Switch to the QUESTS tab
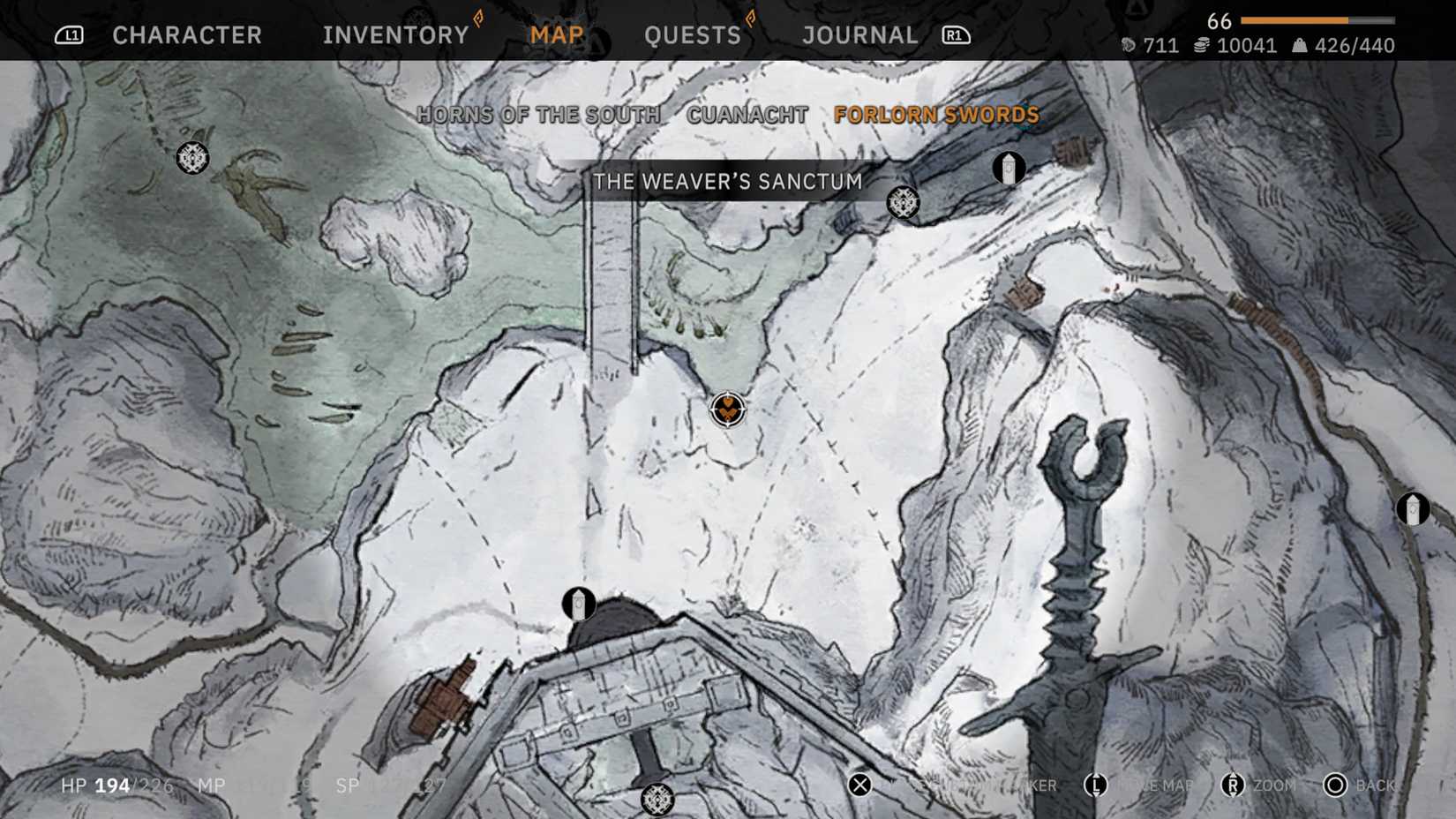This screenshot has height=819, width=1456. tap(694, 35)
